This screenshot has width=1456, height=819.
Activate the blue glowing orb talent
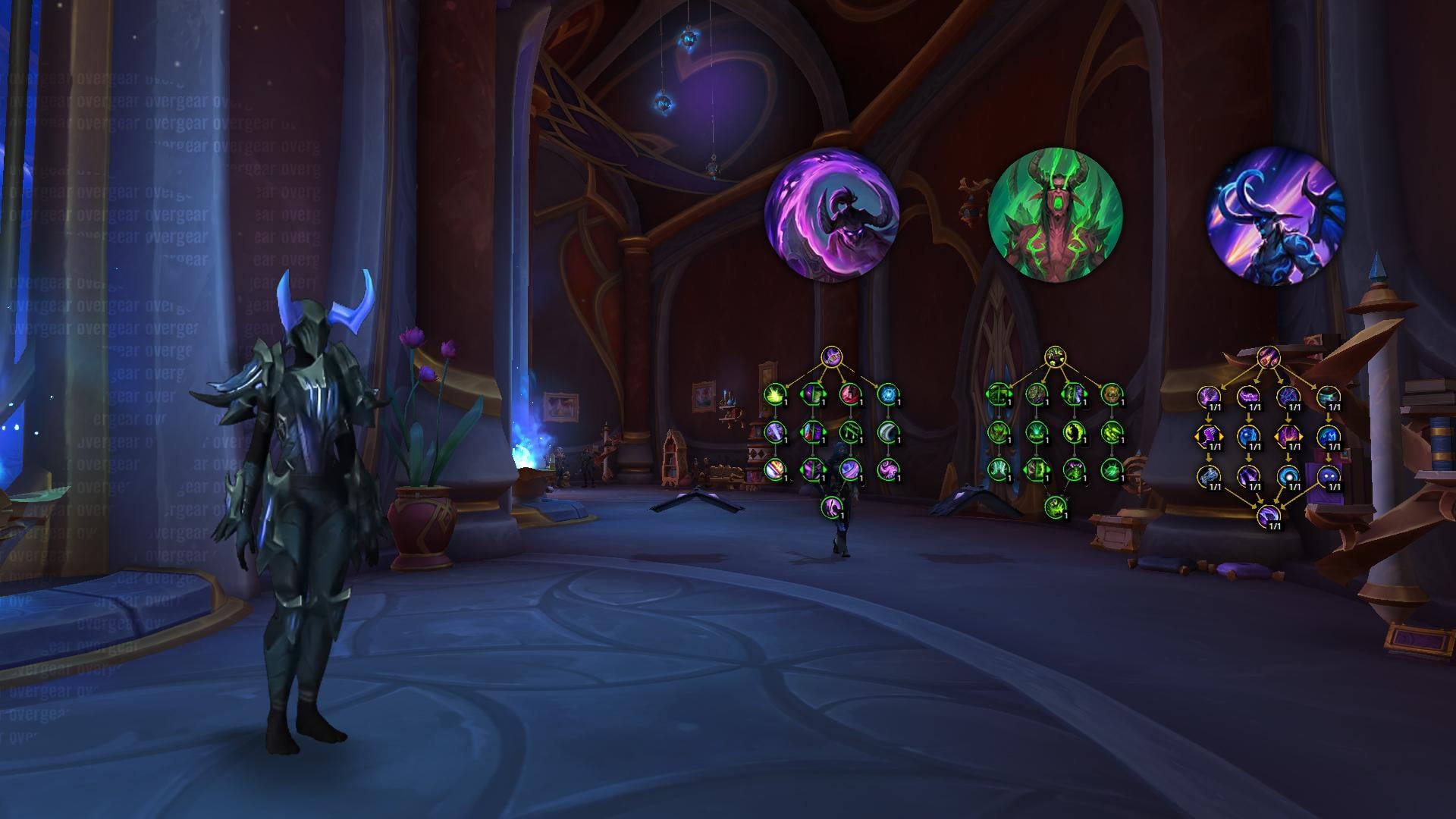[x=887, y=394]
